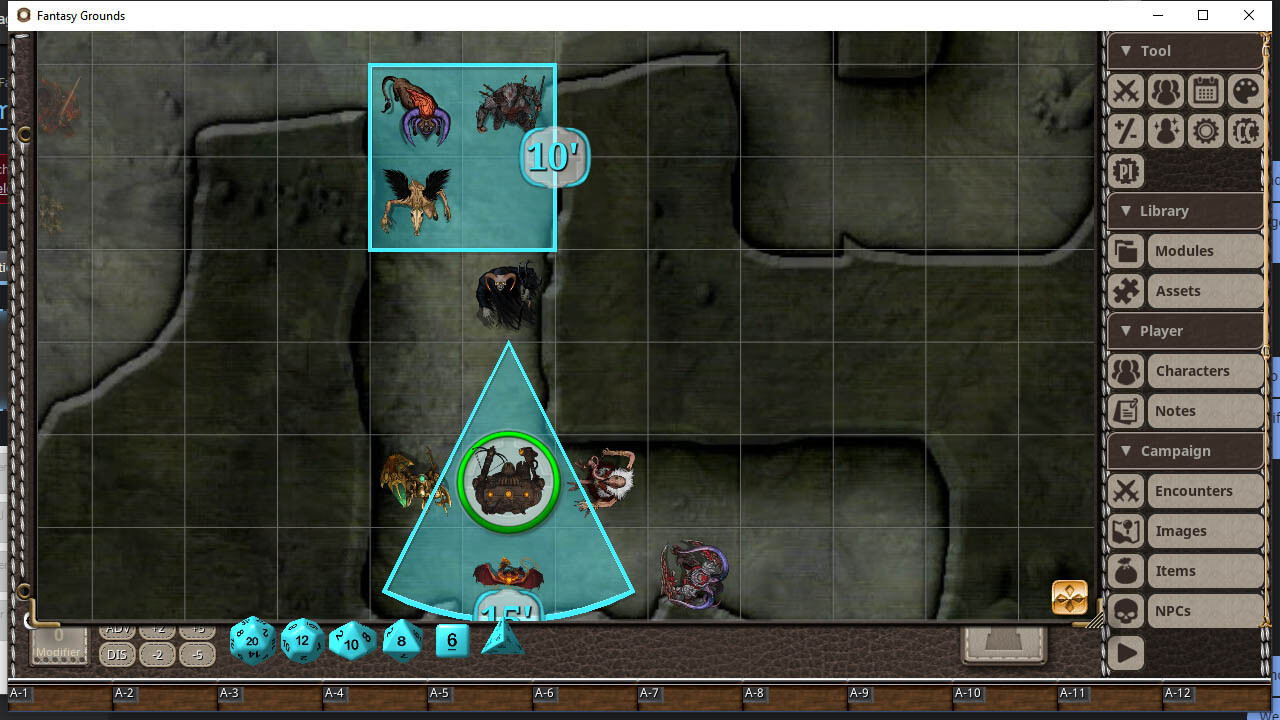The width and height of the screenshot is (1280, 720).
Task: Open the Effects tool icon
Action: (x=1165, y=131)
